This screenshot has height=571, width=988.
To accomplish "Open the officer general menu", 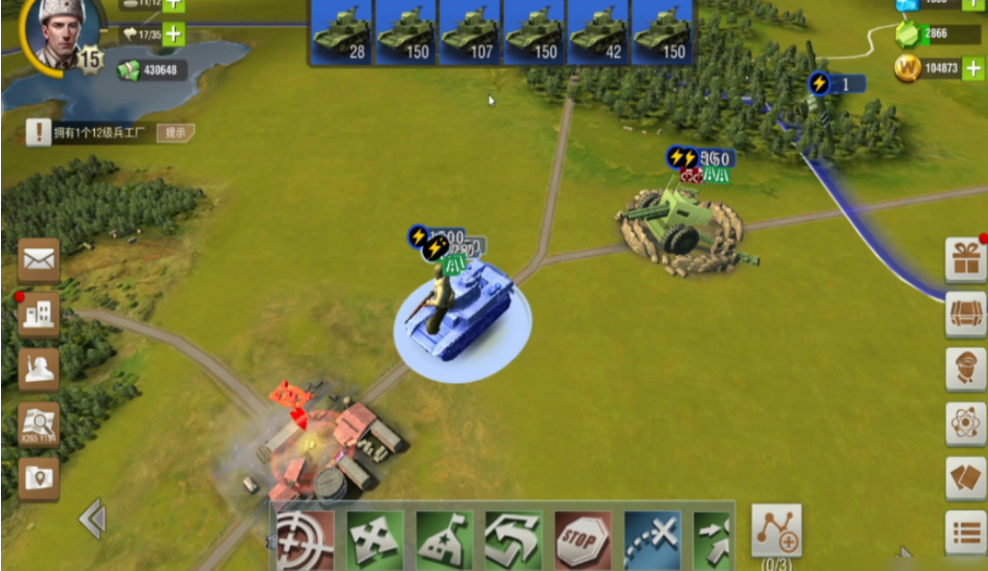I will point(966,369).
